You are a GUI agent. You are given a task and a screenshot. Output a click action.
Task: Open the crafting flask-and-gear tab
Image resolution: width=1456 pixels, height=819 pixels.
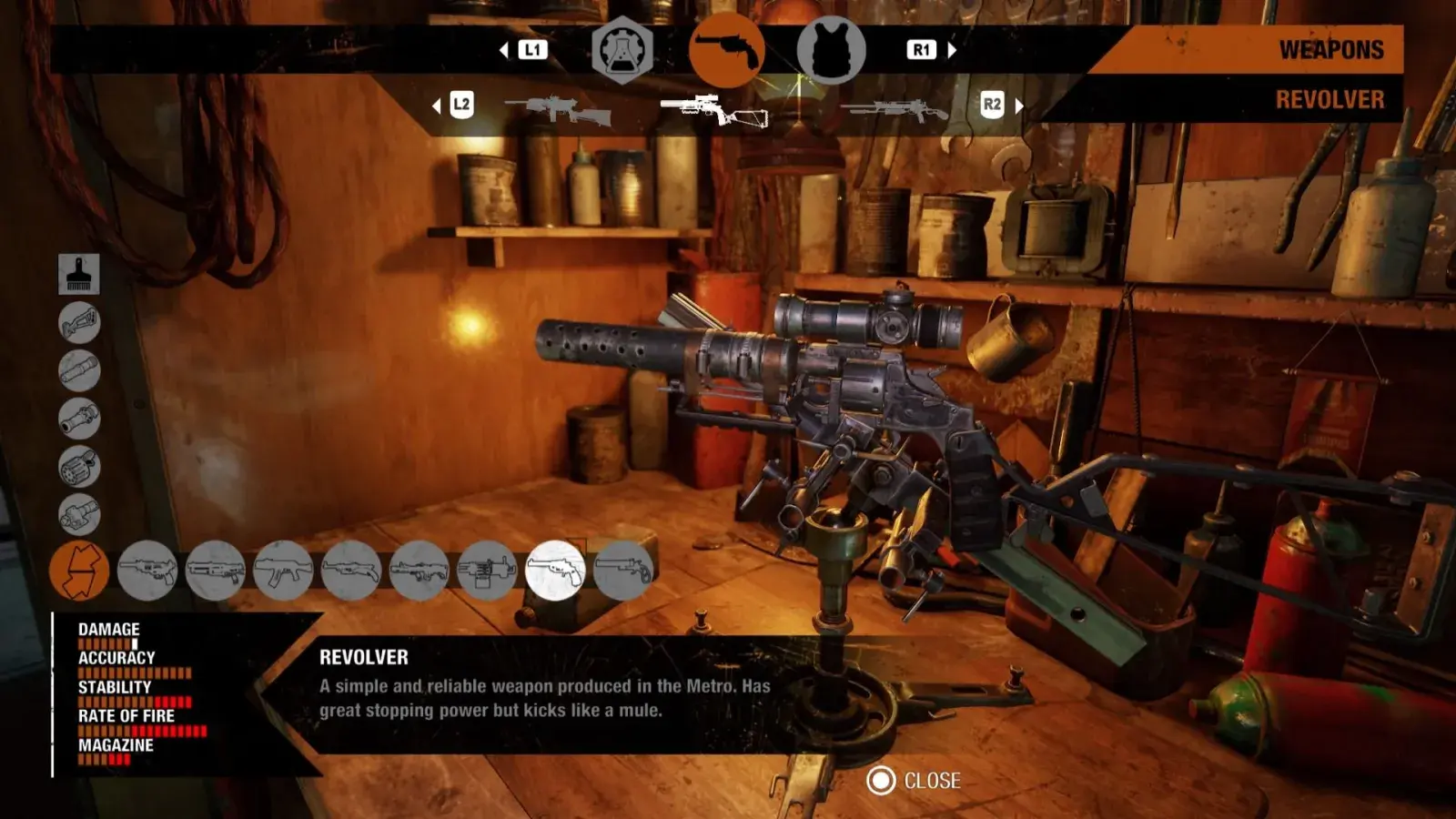tap(622, 51)
